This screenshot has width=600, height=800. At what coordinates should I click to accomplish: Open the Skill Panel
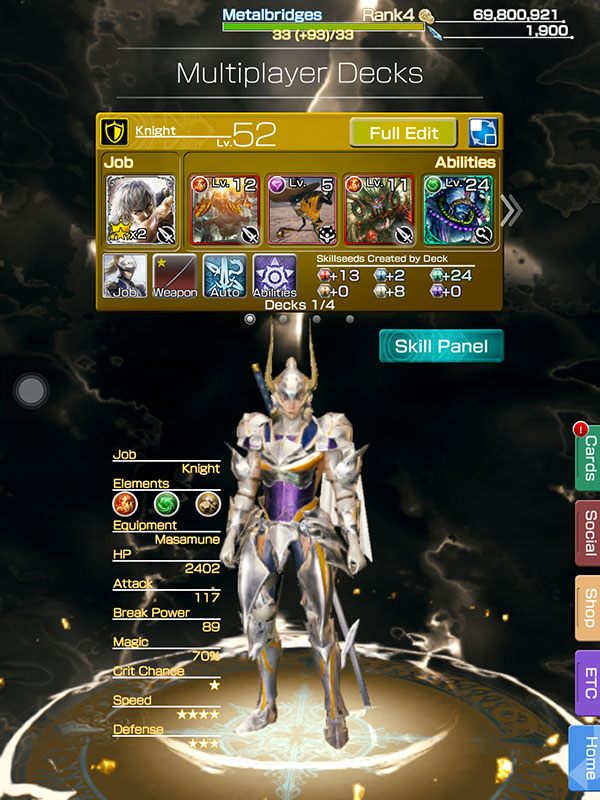(x=441, y=346)
